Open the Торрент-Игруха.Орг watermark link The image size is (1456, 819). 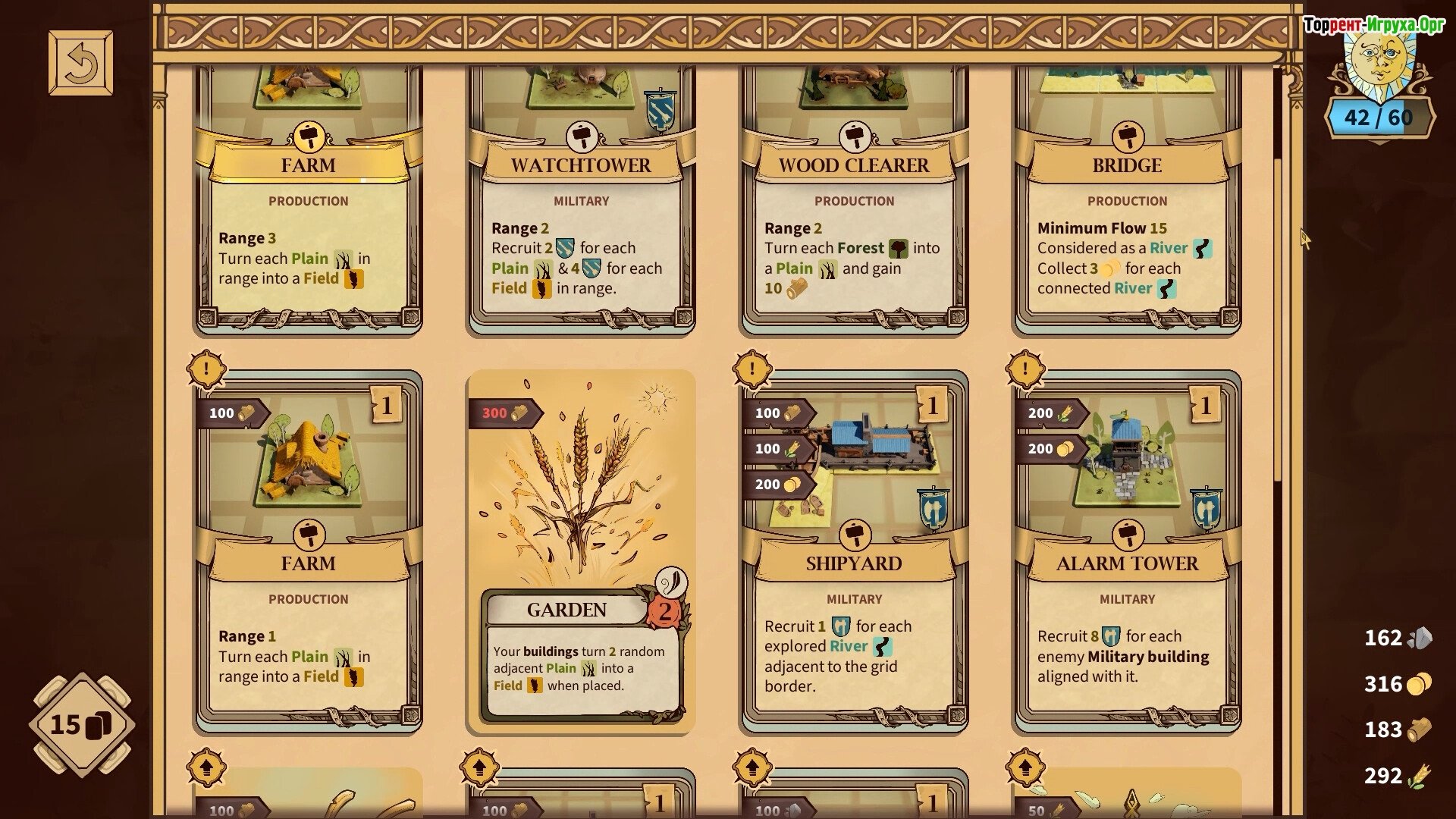coord(1374,25)
